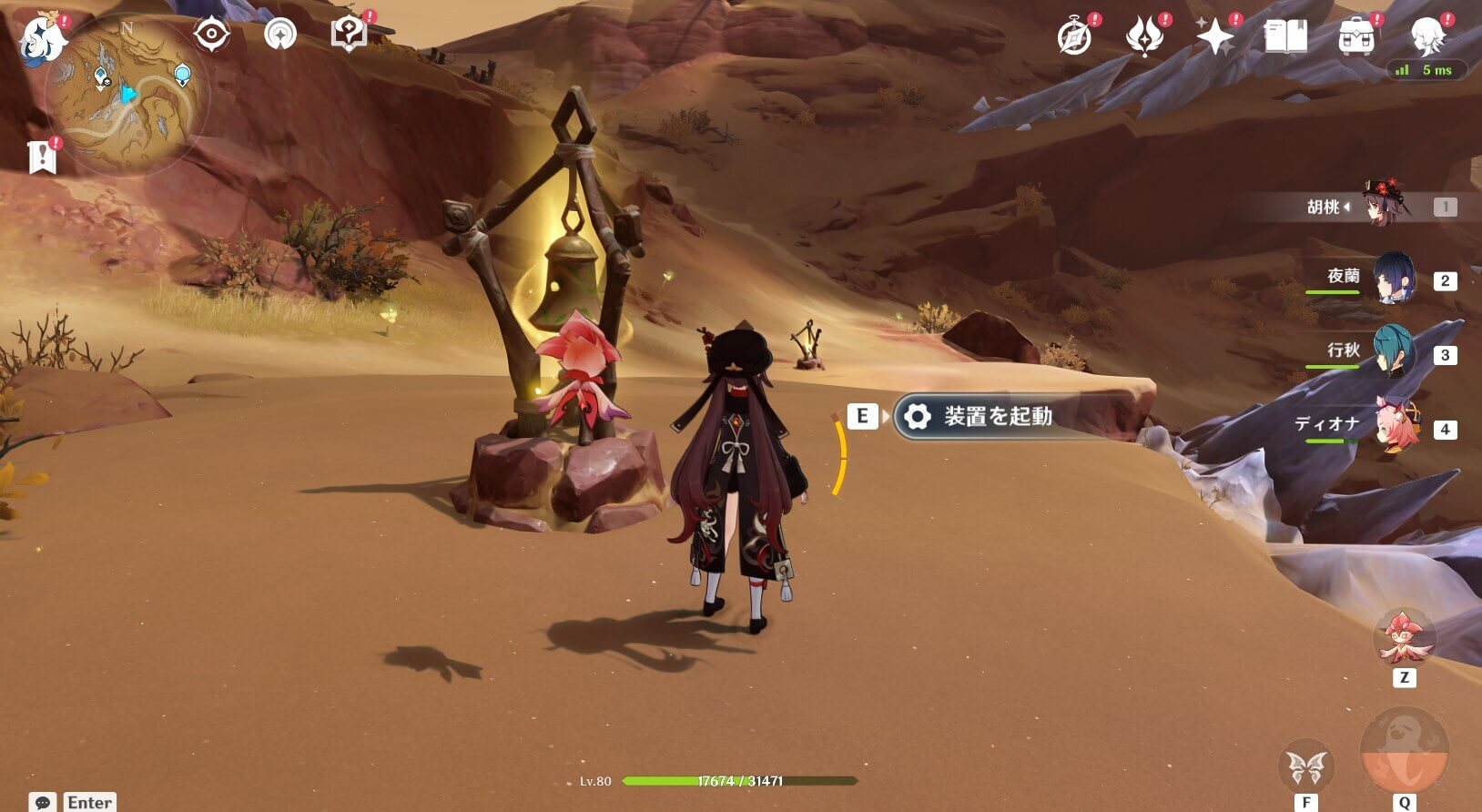This screenshot has width=1482, height=812.
Task: Open the adventurer handbook book icon
Action: tap(1285, 37)
